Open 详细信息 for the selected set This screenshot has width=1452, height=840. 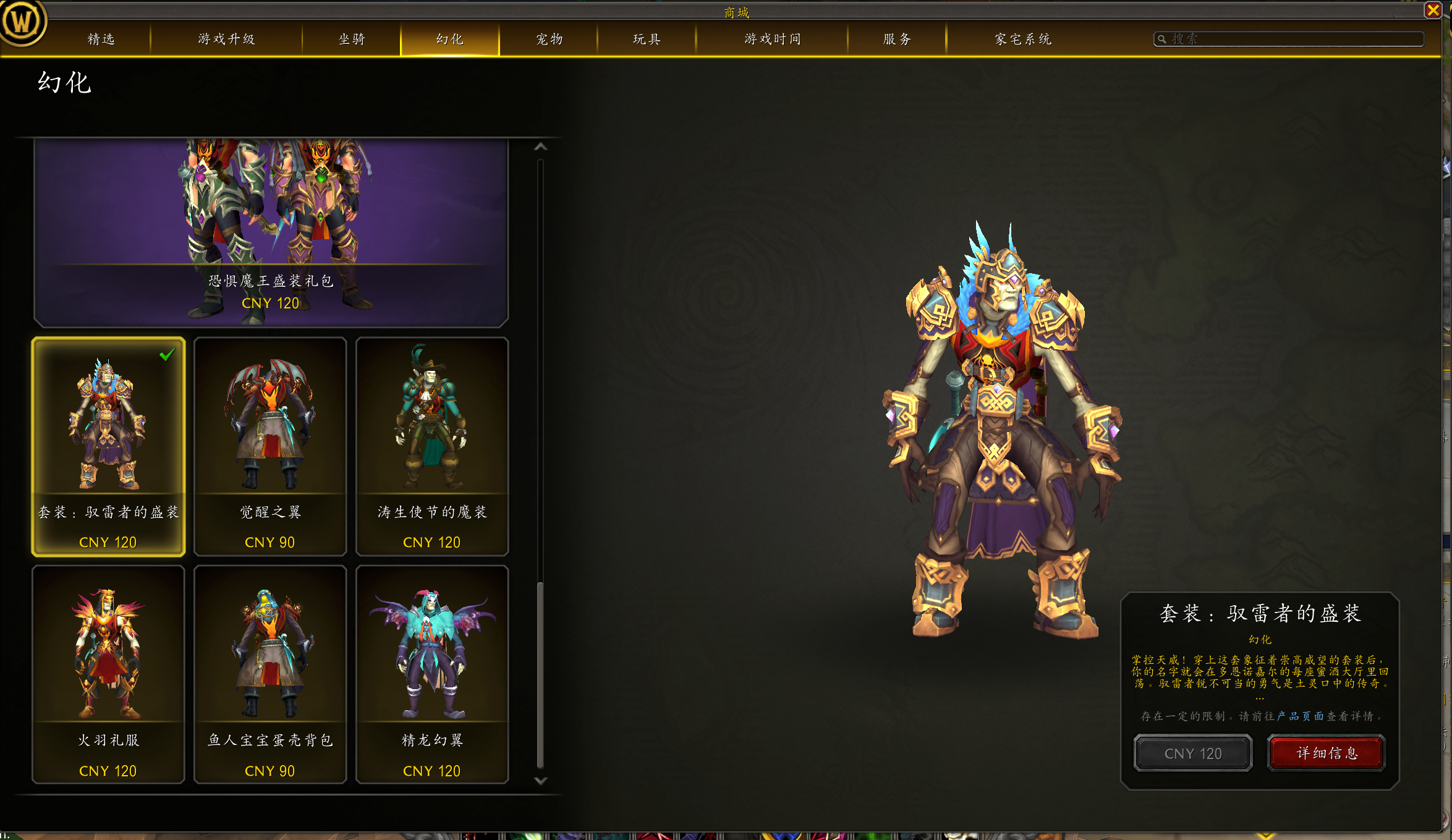1327,753
